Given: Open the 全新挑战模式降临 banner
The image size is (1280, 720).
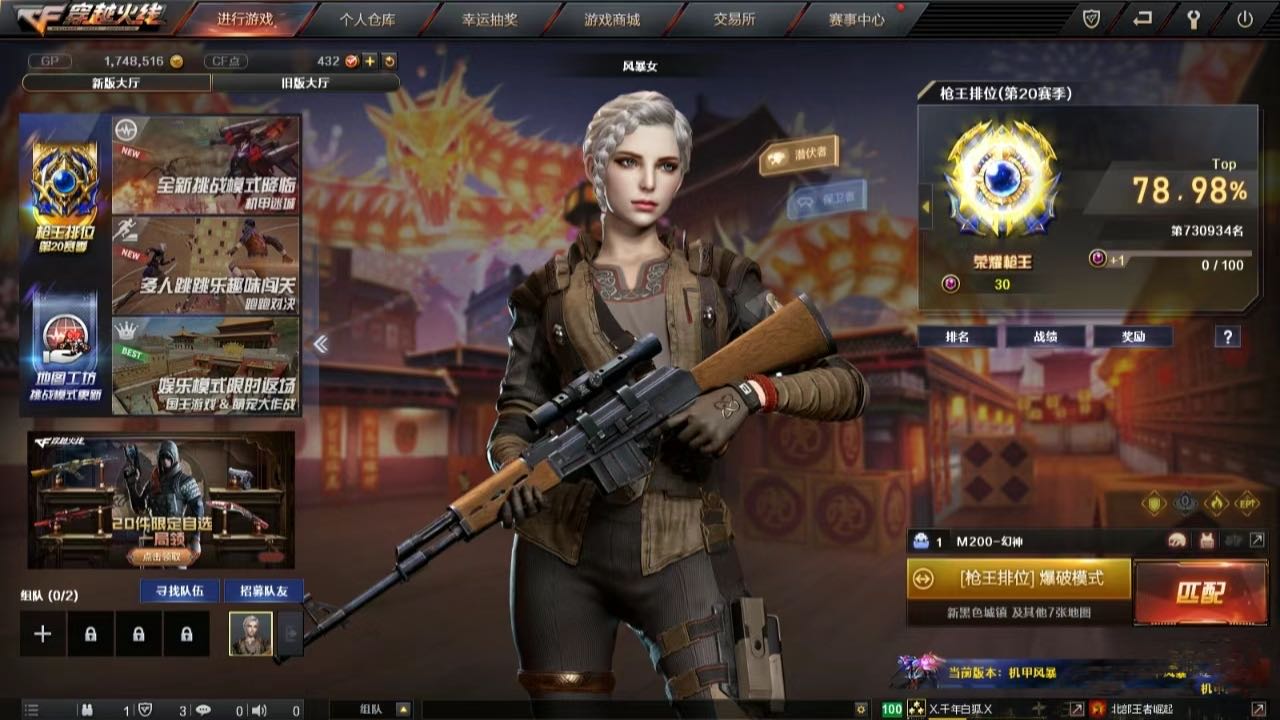Looking at the screenshot, I should [206, 164].
